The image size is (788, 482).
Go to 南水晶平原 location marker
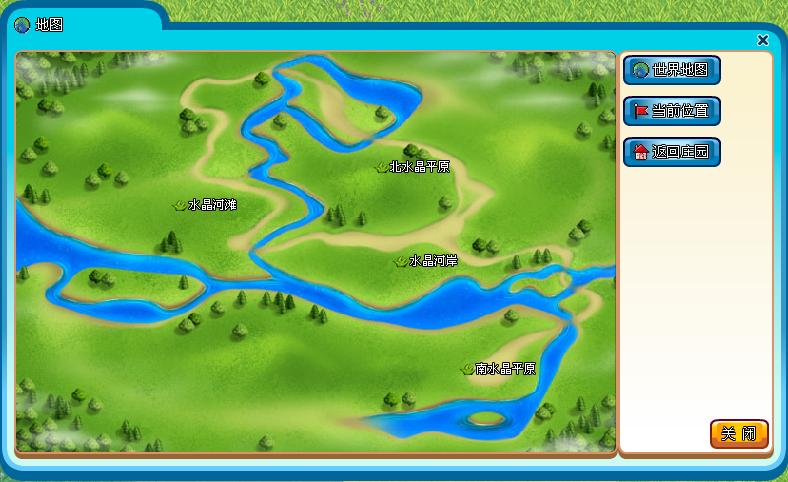[x=499, y=369]
